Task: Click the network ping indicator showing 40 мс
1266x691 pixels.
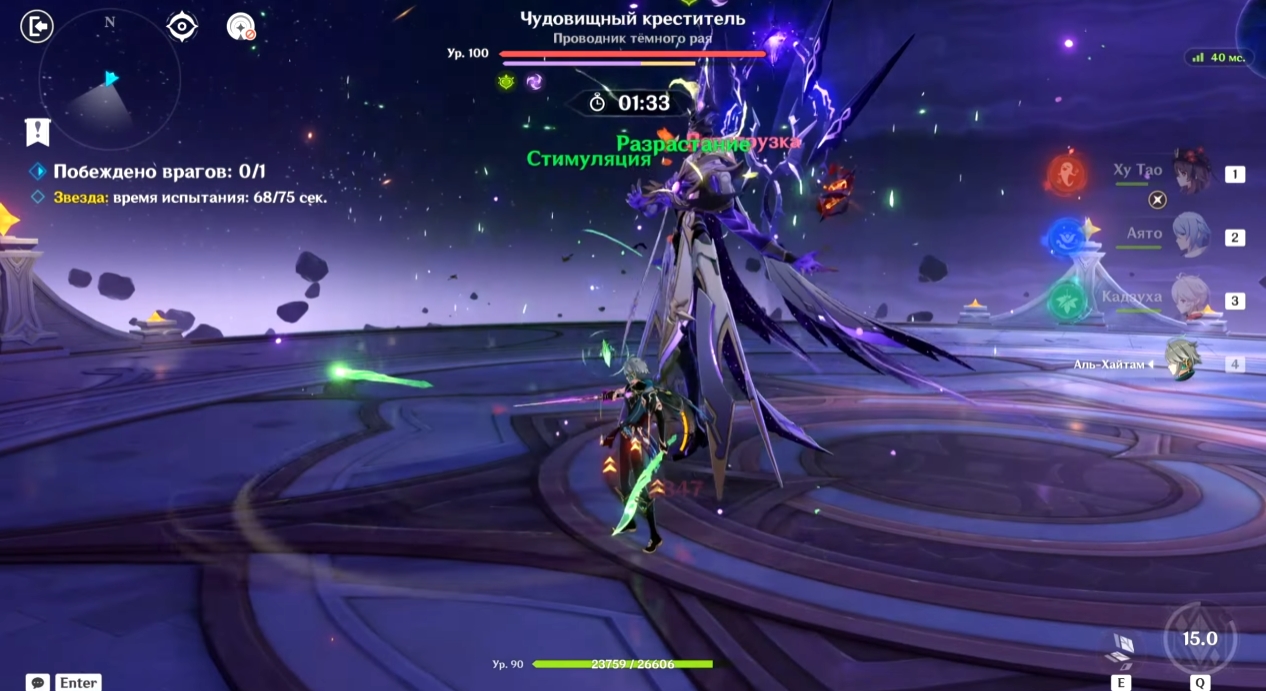Action: click(x=1219, y=58)
